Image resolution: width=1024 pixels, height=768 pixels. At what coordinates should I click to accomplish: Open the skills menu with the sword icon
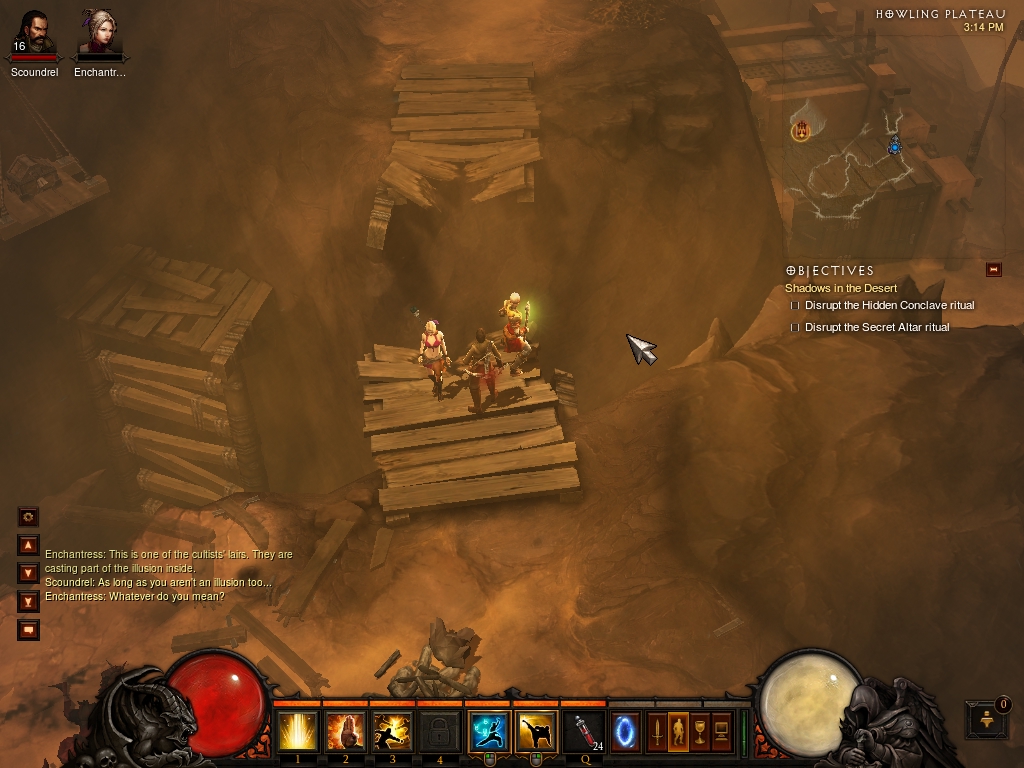pyautogui.click(x=657, y=732)
